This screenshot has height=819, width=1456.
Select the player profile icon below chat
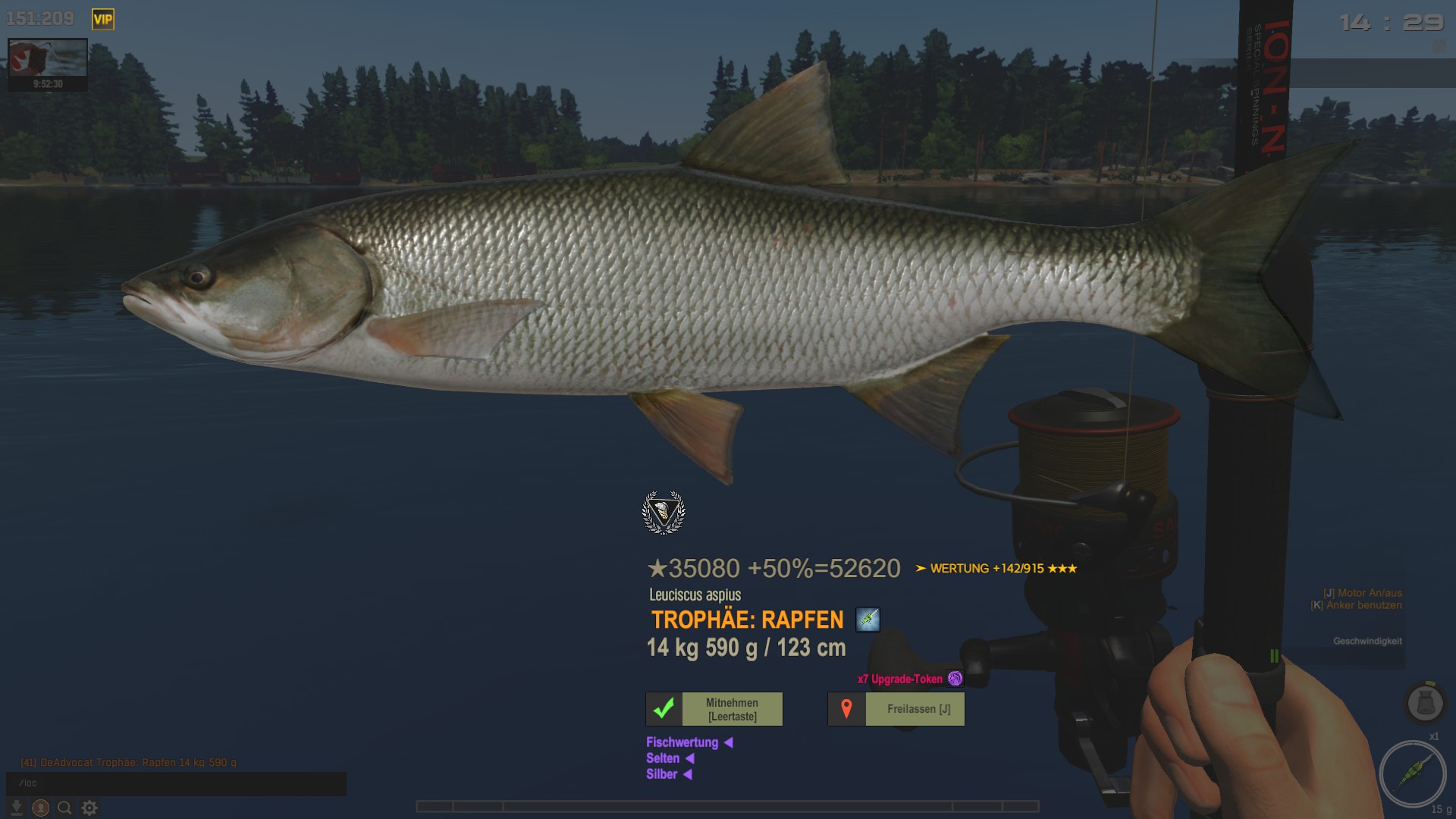pos(41,808)
